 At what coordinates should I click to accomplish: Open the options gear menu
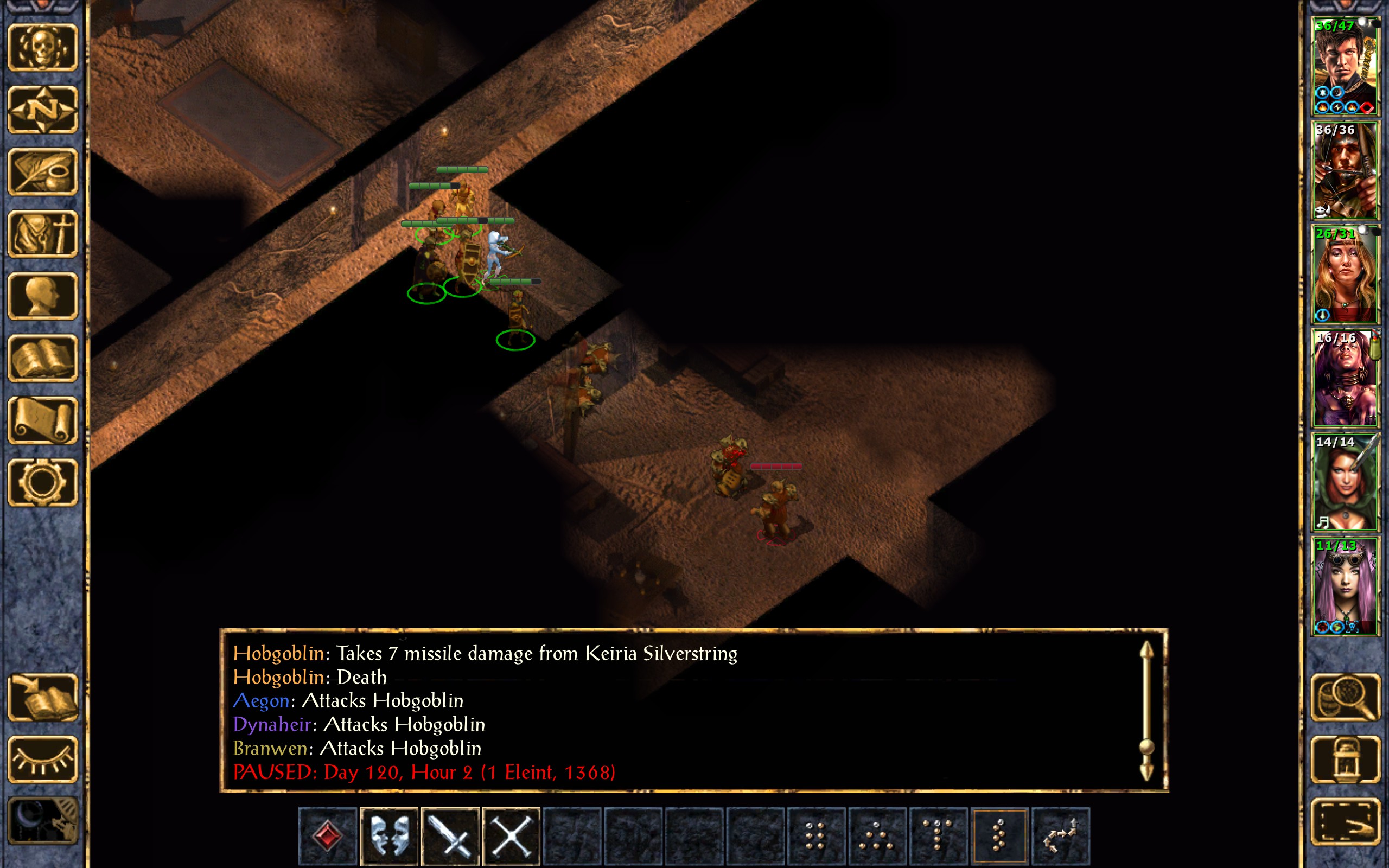42,482
